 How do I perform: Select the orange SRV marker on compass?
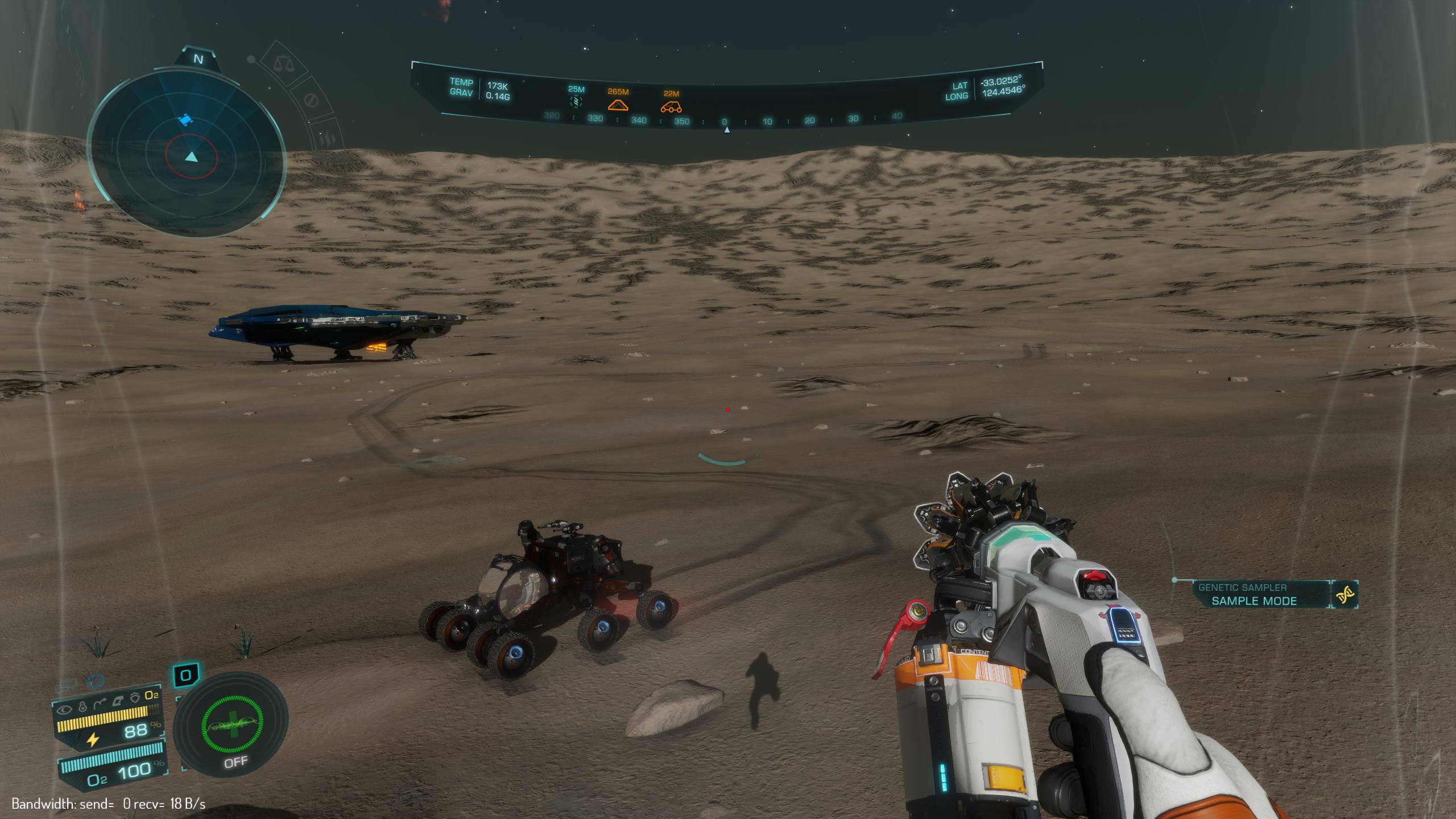(671, 106)
